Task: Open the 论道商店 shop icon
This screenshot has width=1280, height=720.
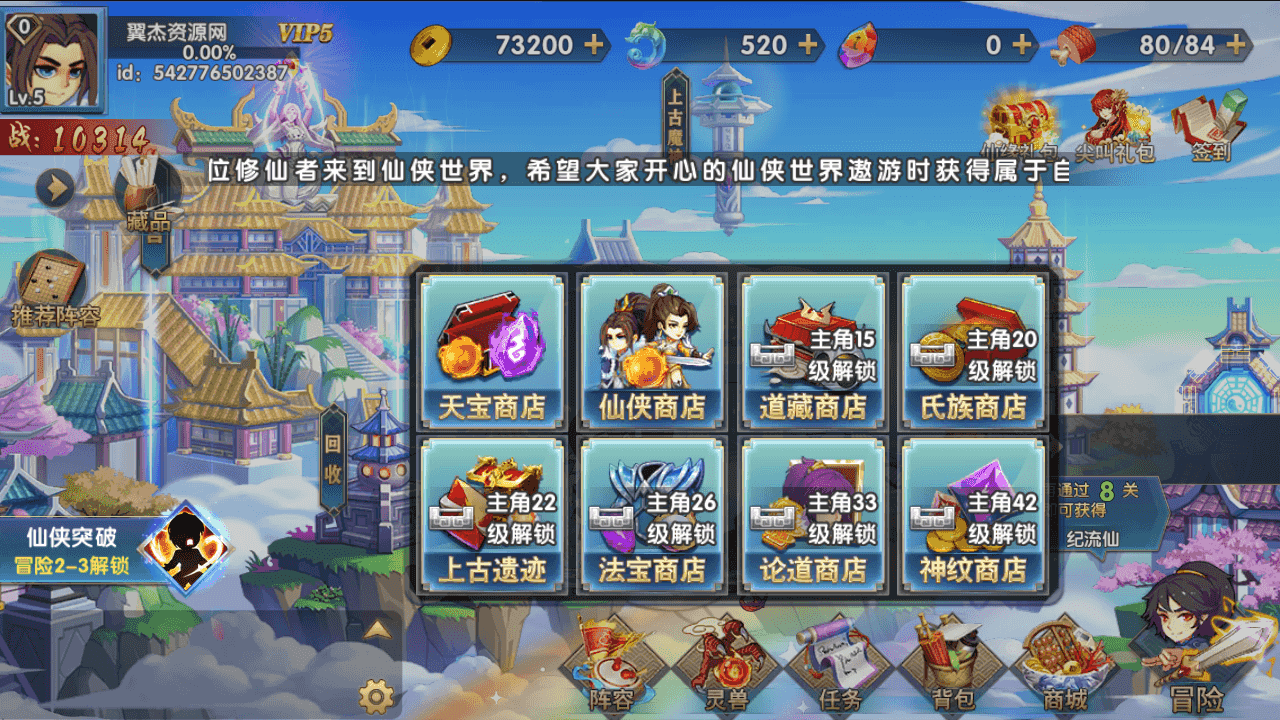Action: [813, 515]
